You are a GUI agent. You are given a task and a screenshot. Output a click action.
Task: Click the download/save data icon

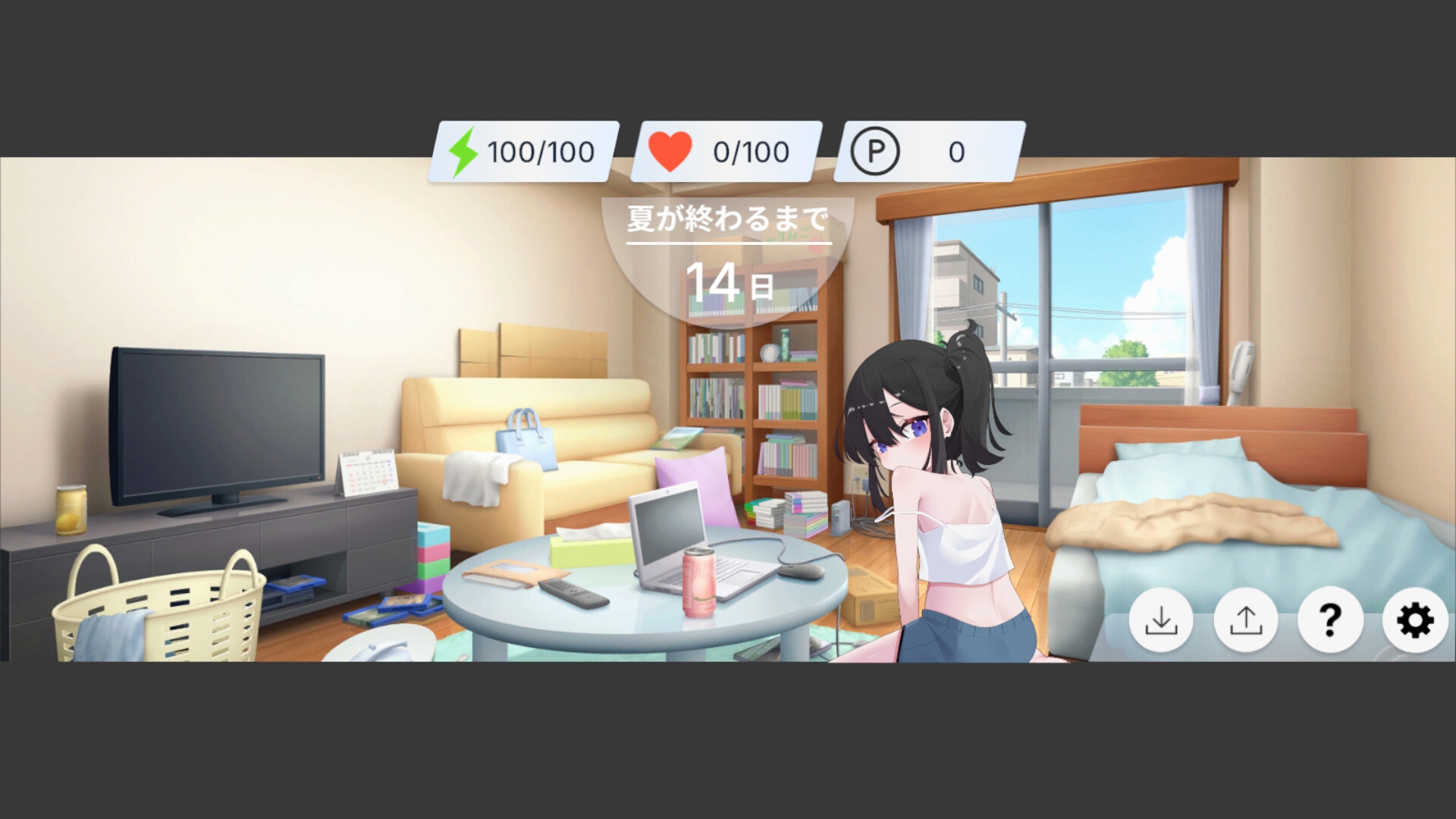[x=1162, y=620]
